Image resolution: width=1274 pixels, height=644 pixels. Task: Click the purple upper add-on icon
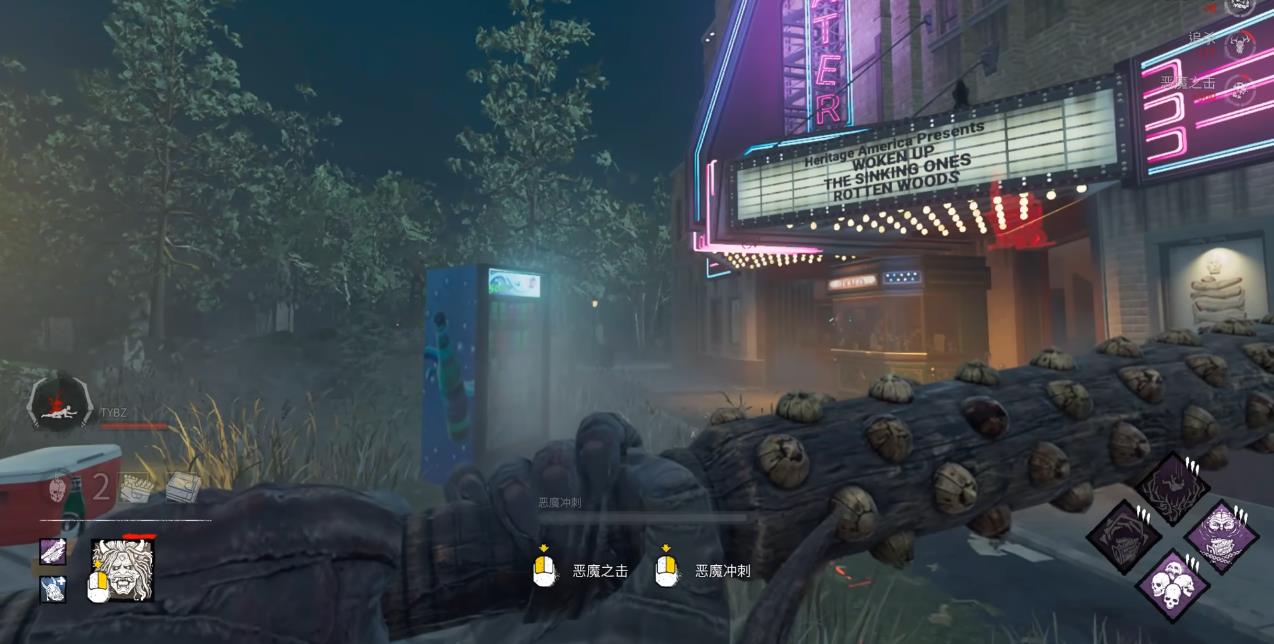[53, 551]
